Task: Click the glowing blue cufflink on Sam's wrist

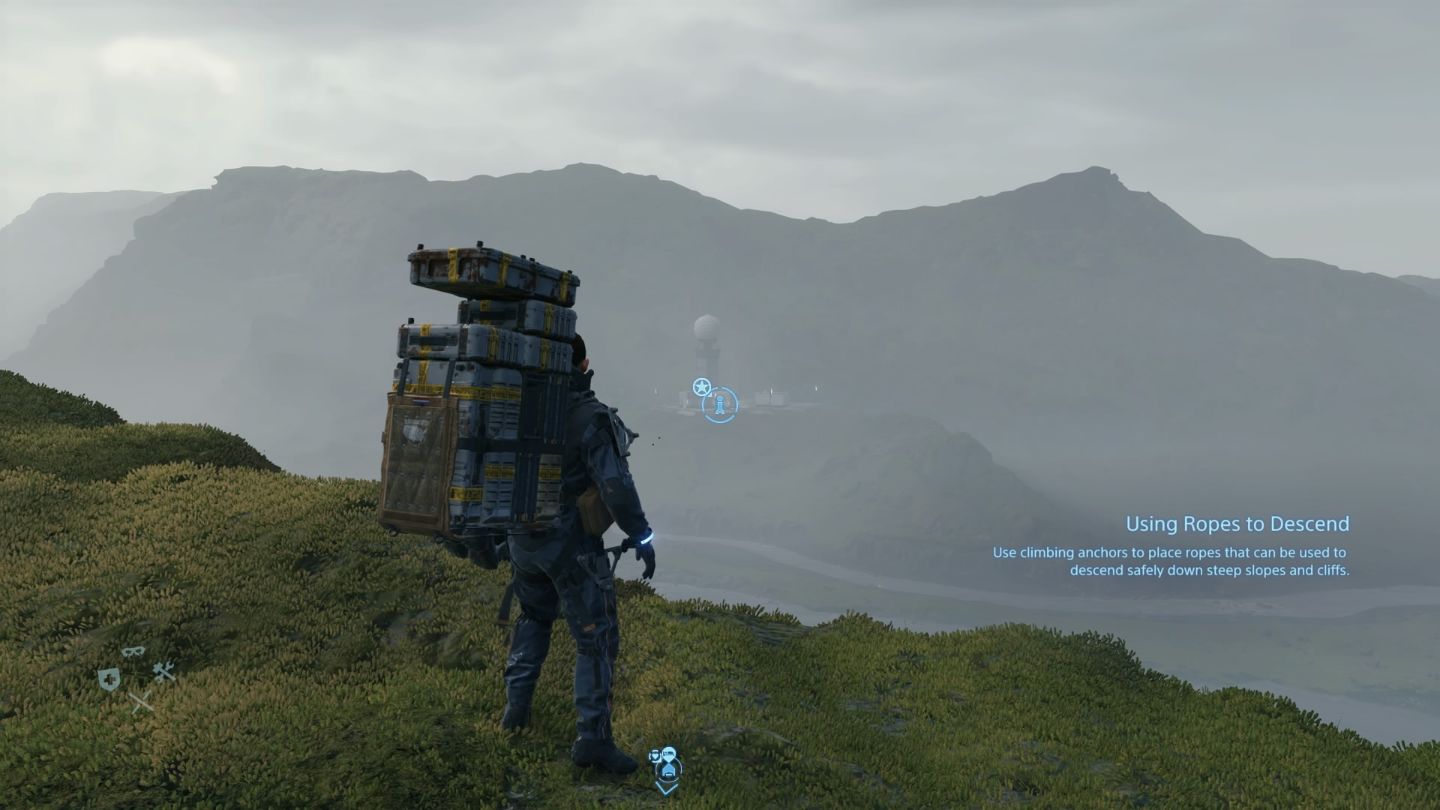Action: (645, 538)
